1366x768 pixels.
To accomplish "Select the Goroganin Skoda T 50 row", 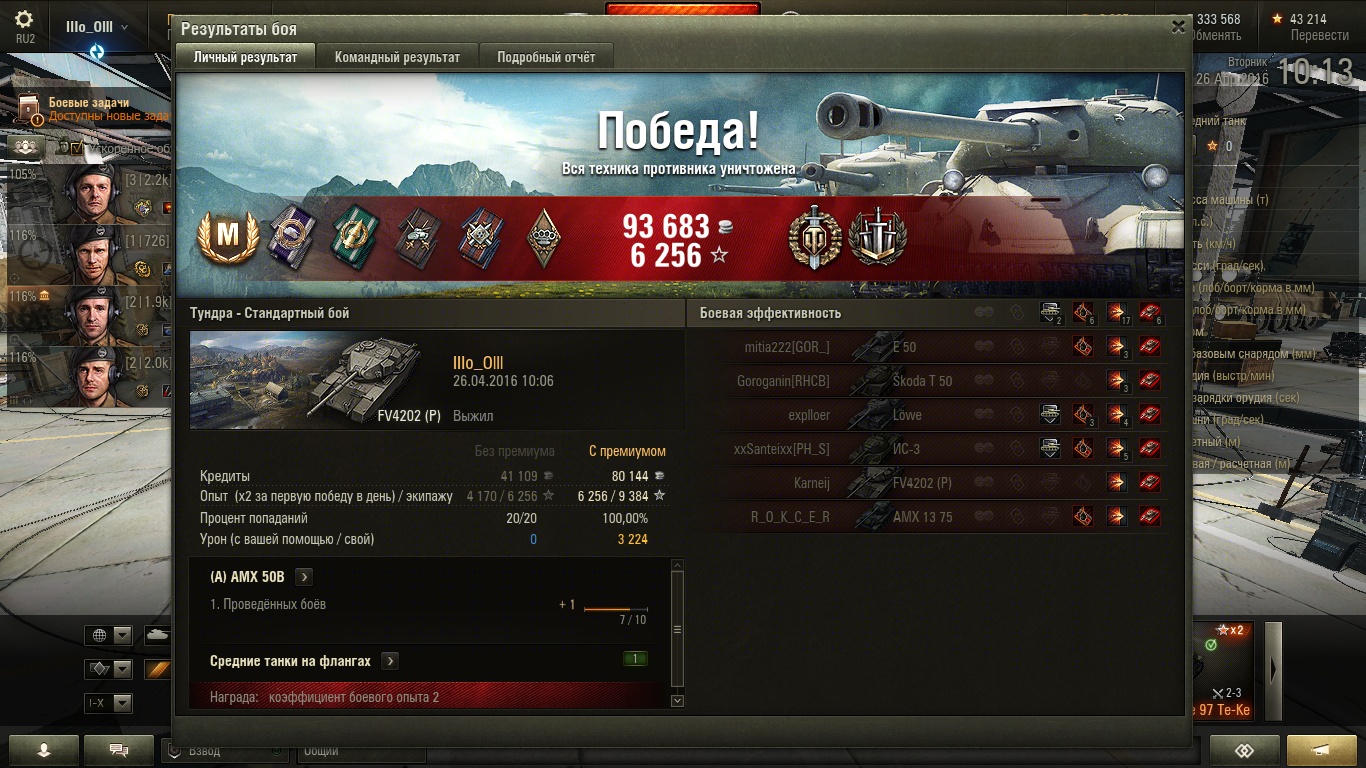I will click(x=940, y=381).
